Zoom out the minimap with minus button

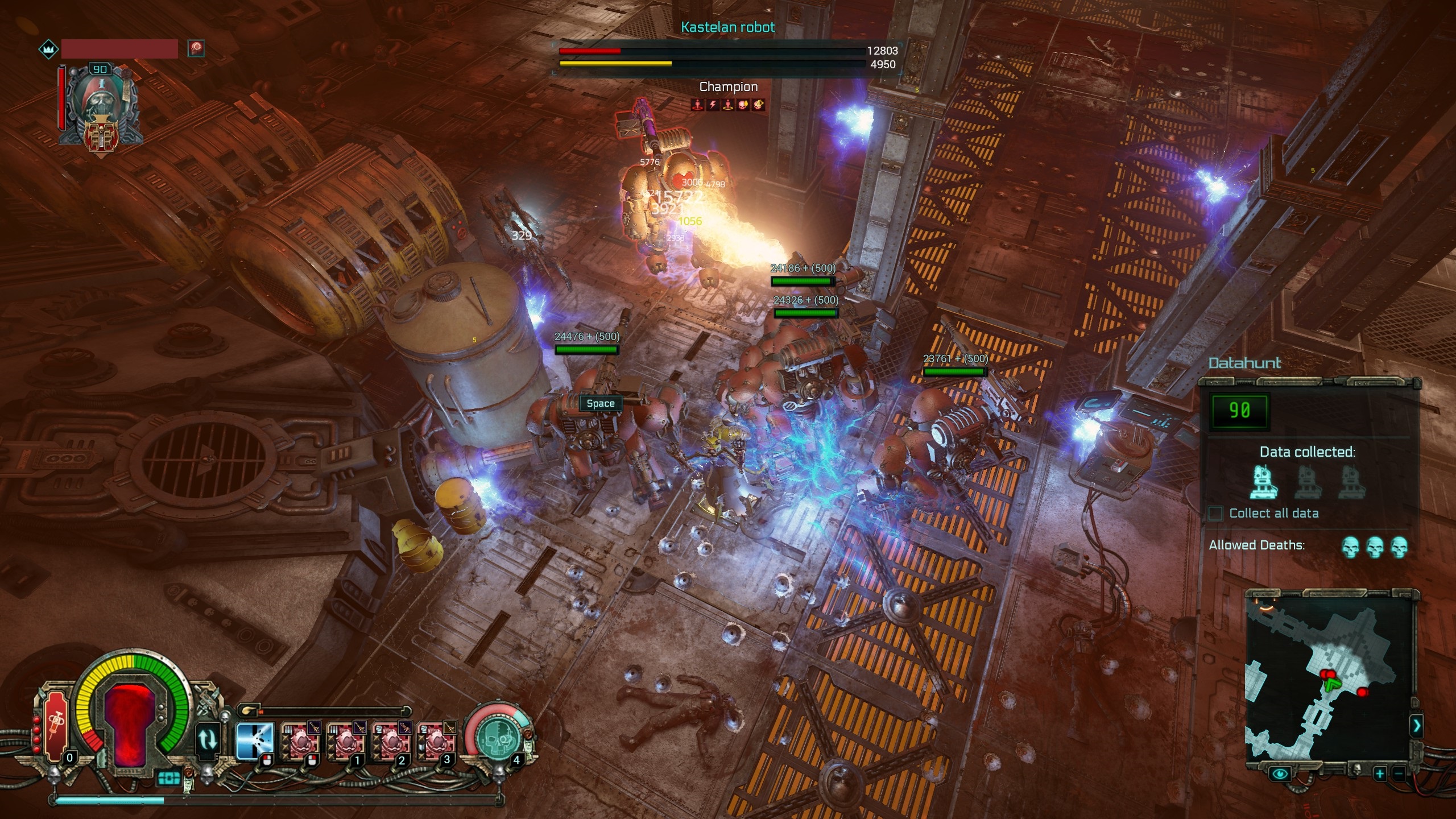(x=1398, y=773)
